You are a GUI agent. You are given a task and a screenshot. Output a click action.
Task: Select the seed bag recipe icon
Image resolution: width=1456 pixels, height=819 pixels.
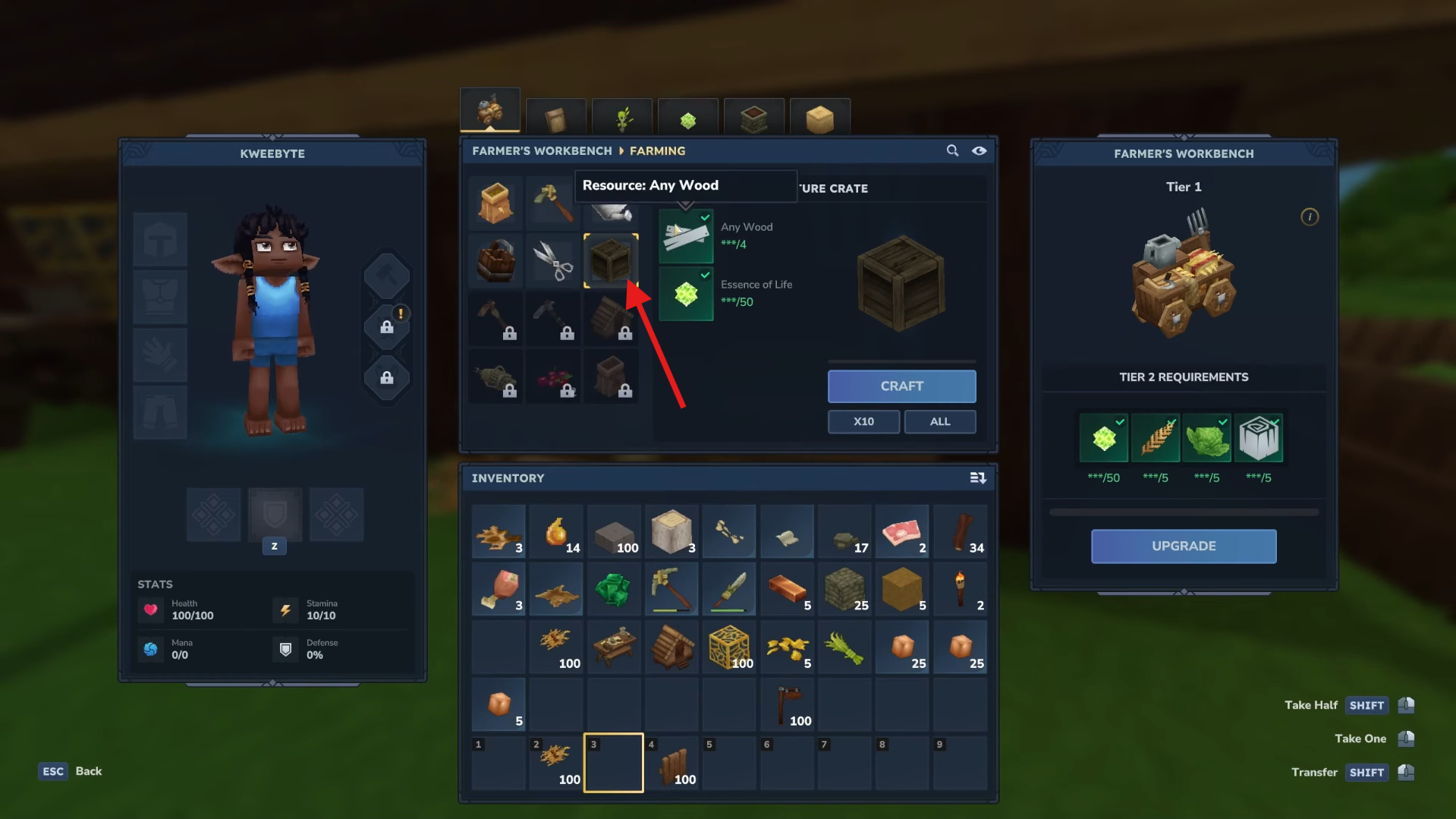tap(495, 203)
